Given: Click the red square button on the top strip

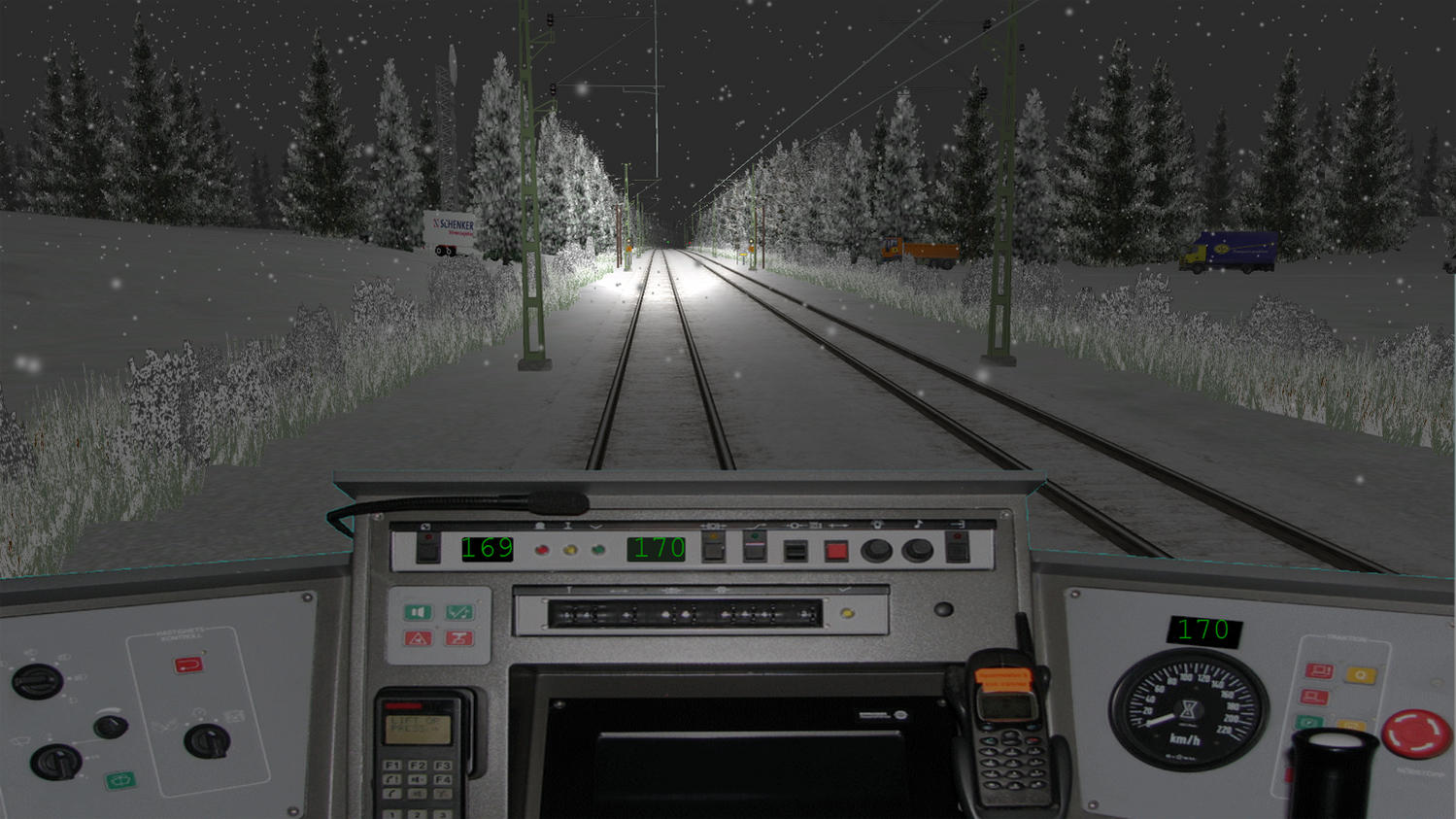Looking at the screenshot, I should (835, 552).
